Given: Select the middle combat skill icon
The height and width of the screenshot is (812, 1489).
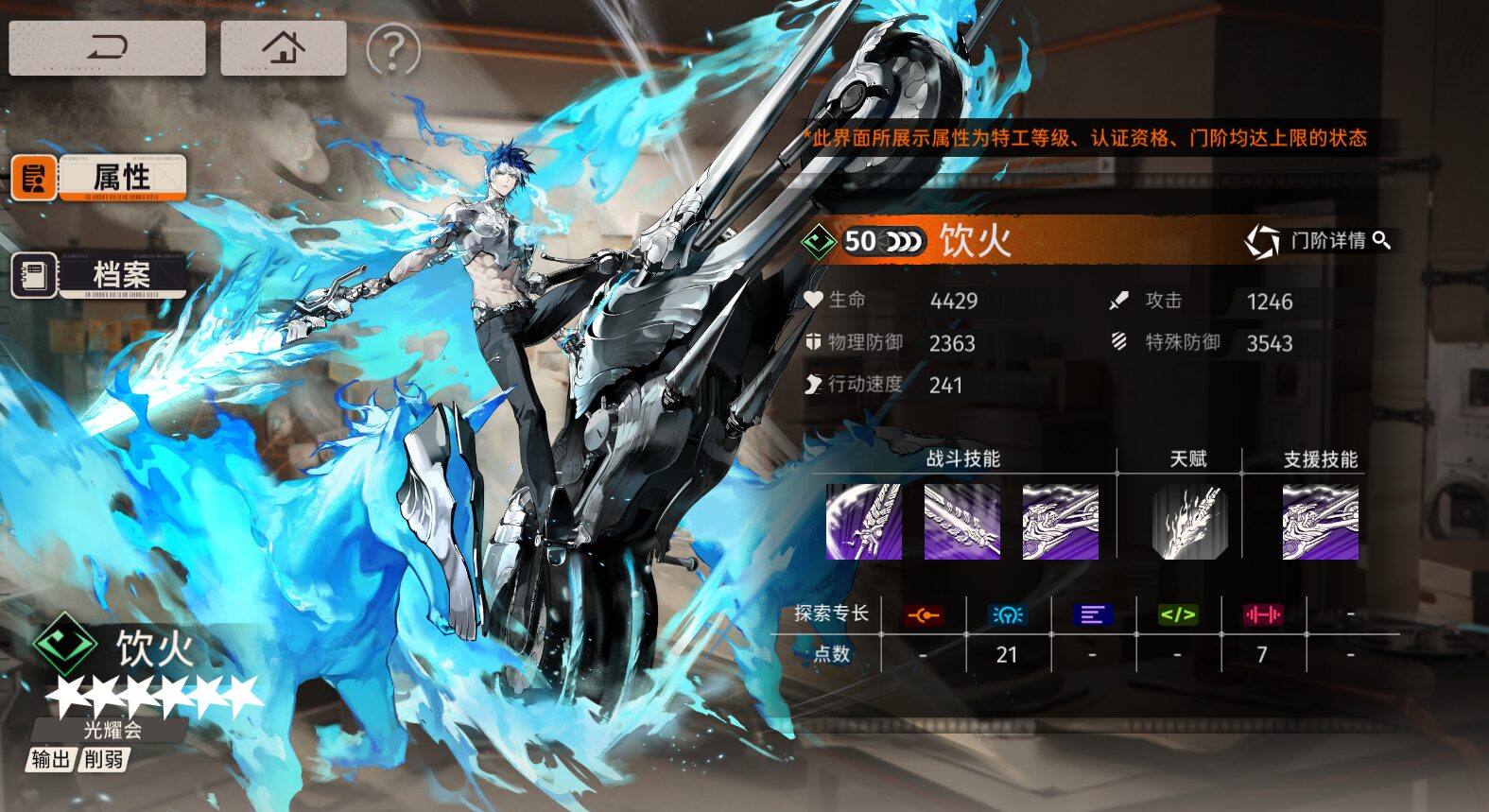Looking at the screenshot, I should (x=961, y=522).
